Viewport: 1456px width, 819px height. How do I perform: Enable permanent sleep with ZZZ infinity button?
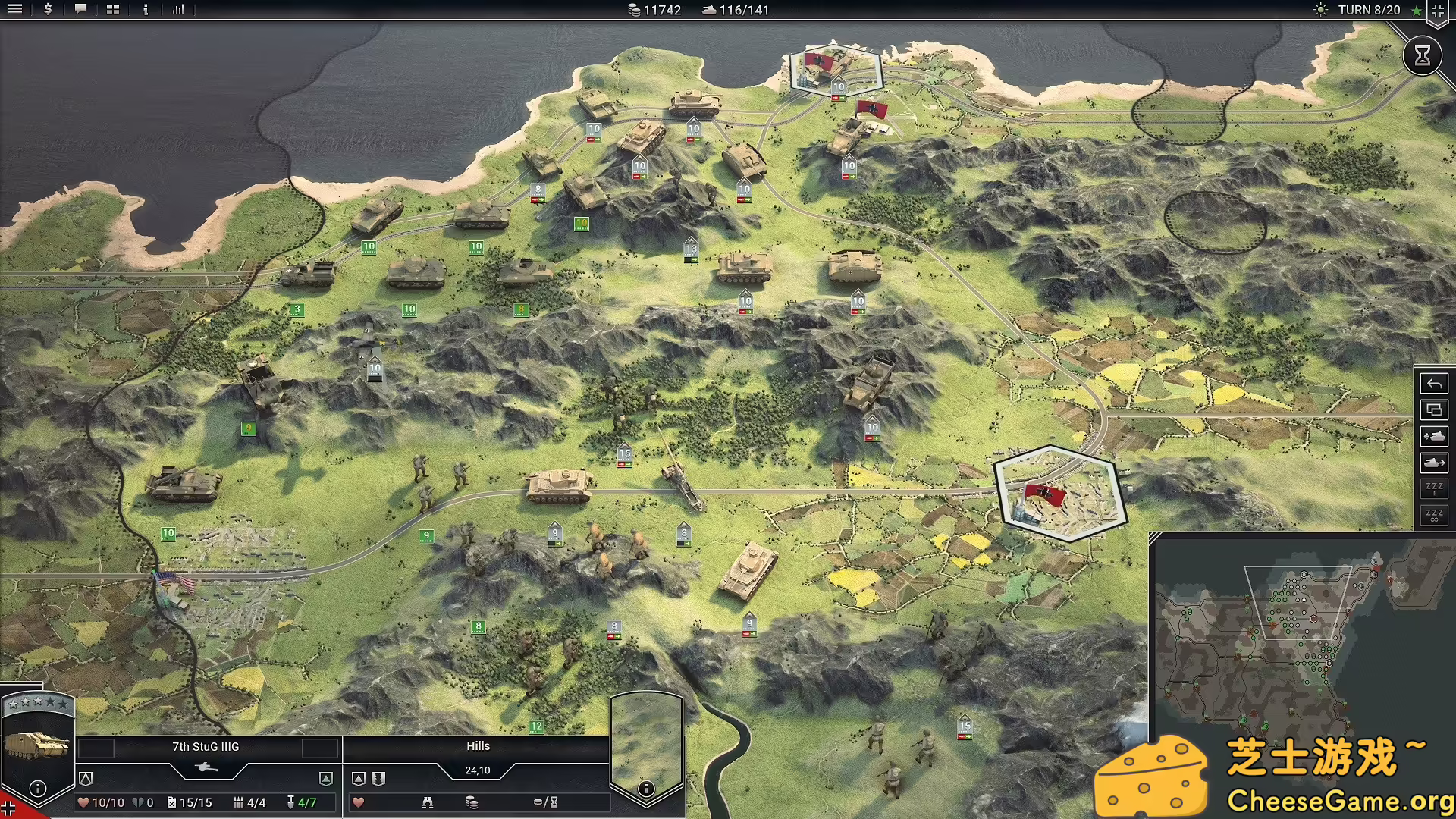point(1434,516)
